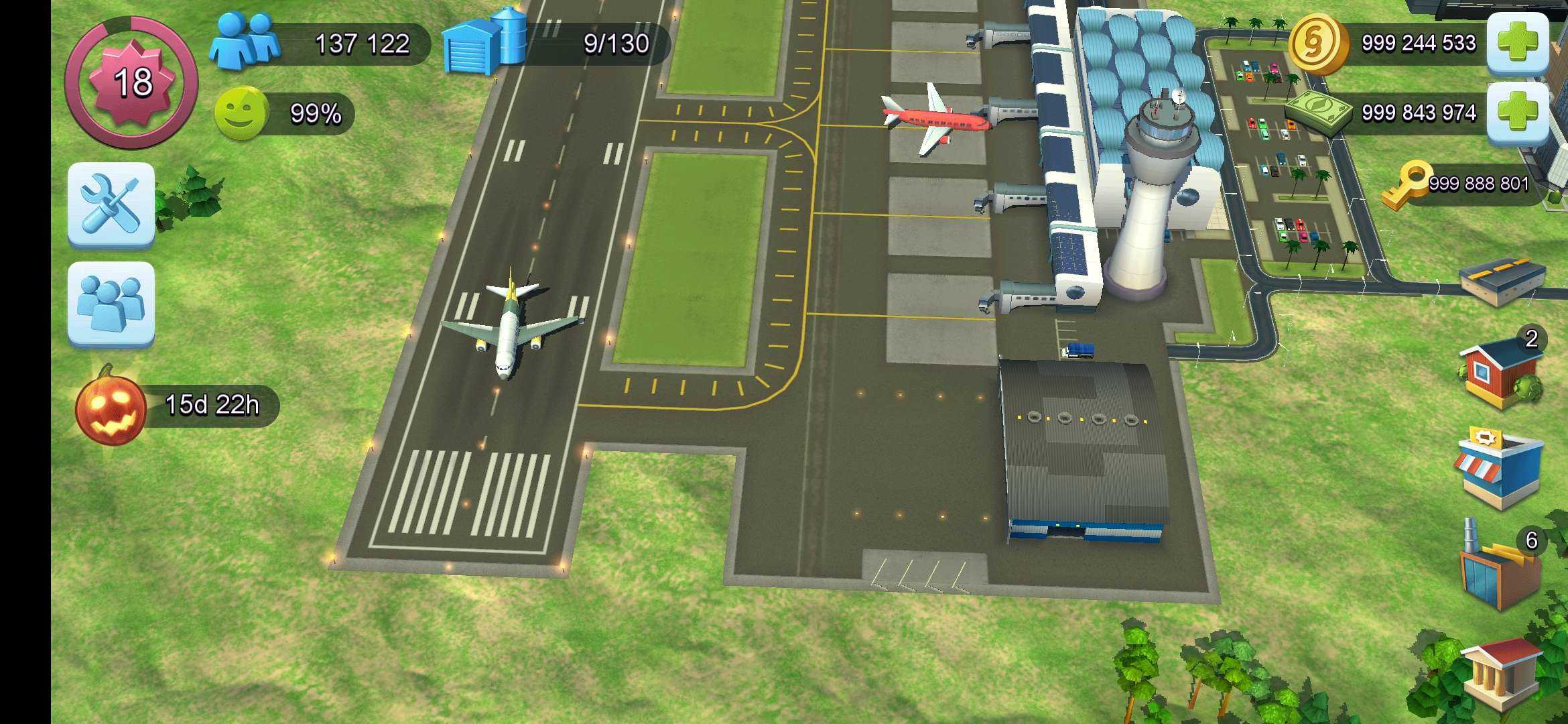The image size is (1568, 724).
Task: Open the city storage warehouse icon
Action: tap(484, 42)
